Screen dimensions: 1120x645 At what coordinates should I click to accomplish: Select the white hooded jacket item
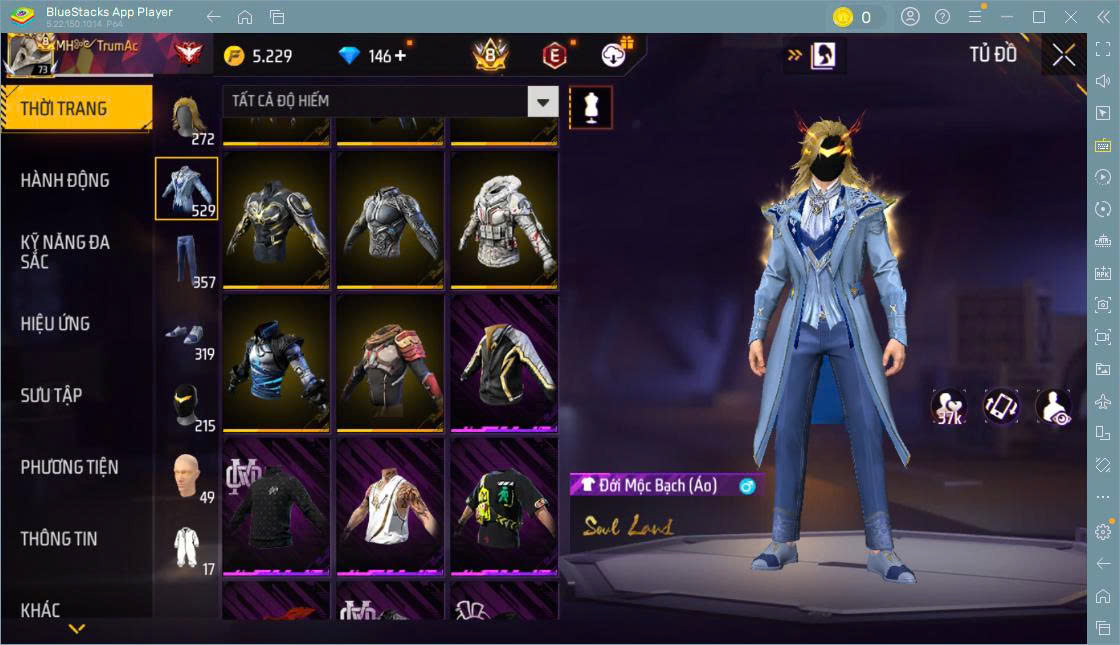[x=501, y=219]
